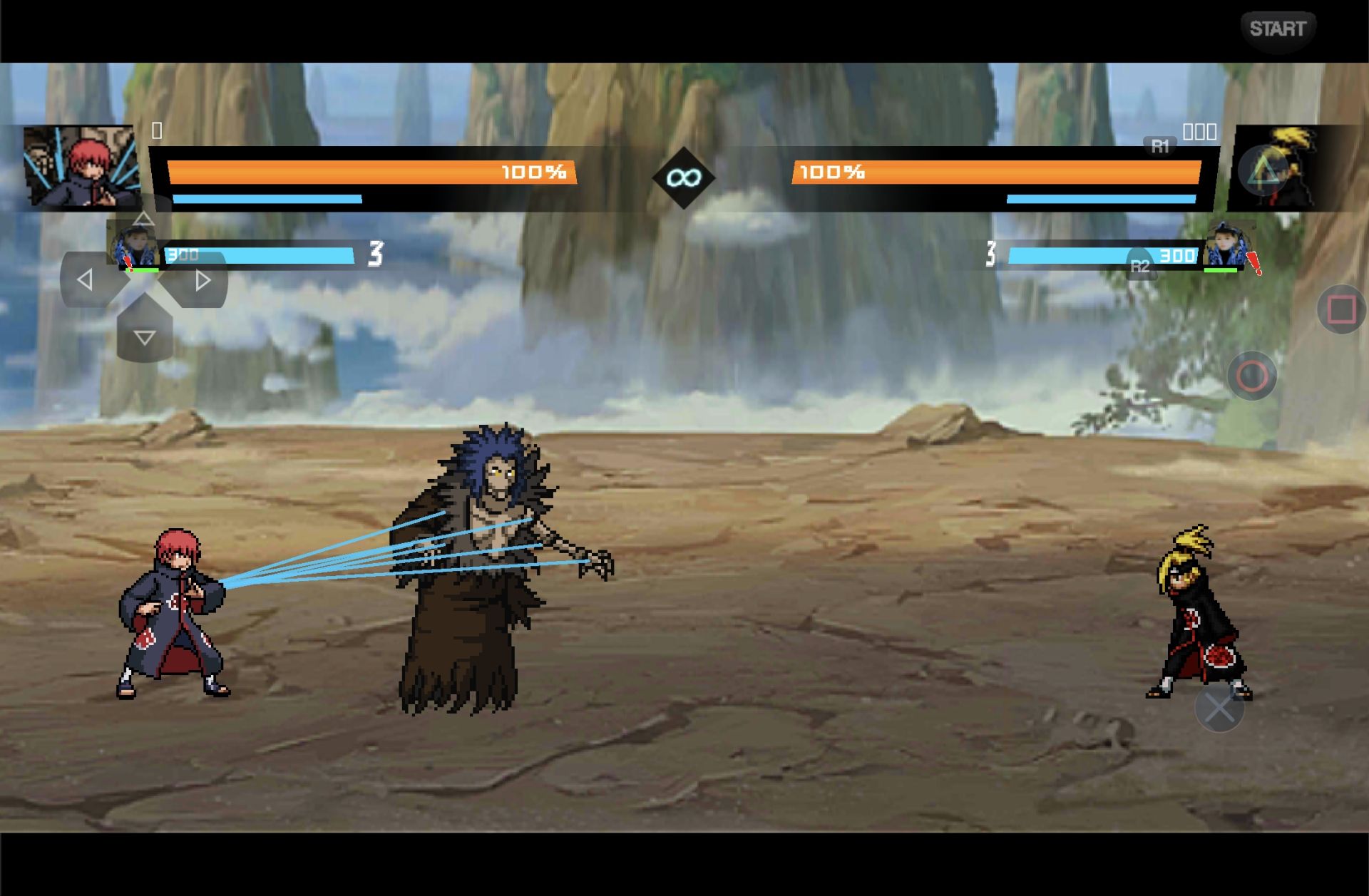
Task: Tap the on-screen triangle button
Action: coord(1263,170)
